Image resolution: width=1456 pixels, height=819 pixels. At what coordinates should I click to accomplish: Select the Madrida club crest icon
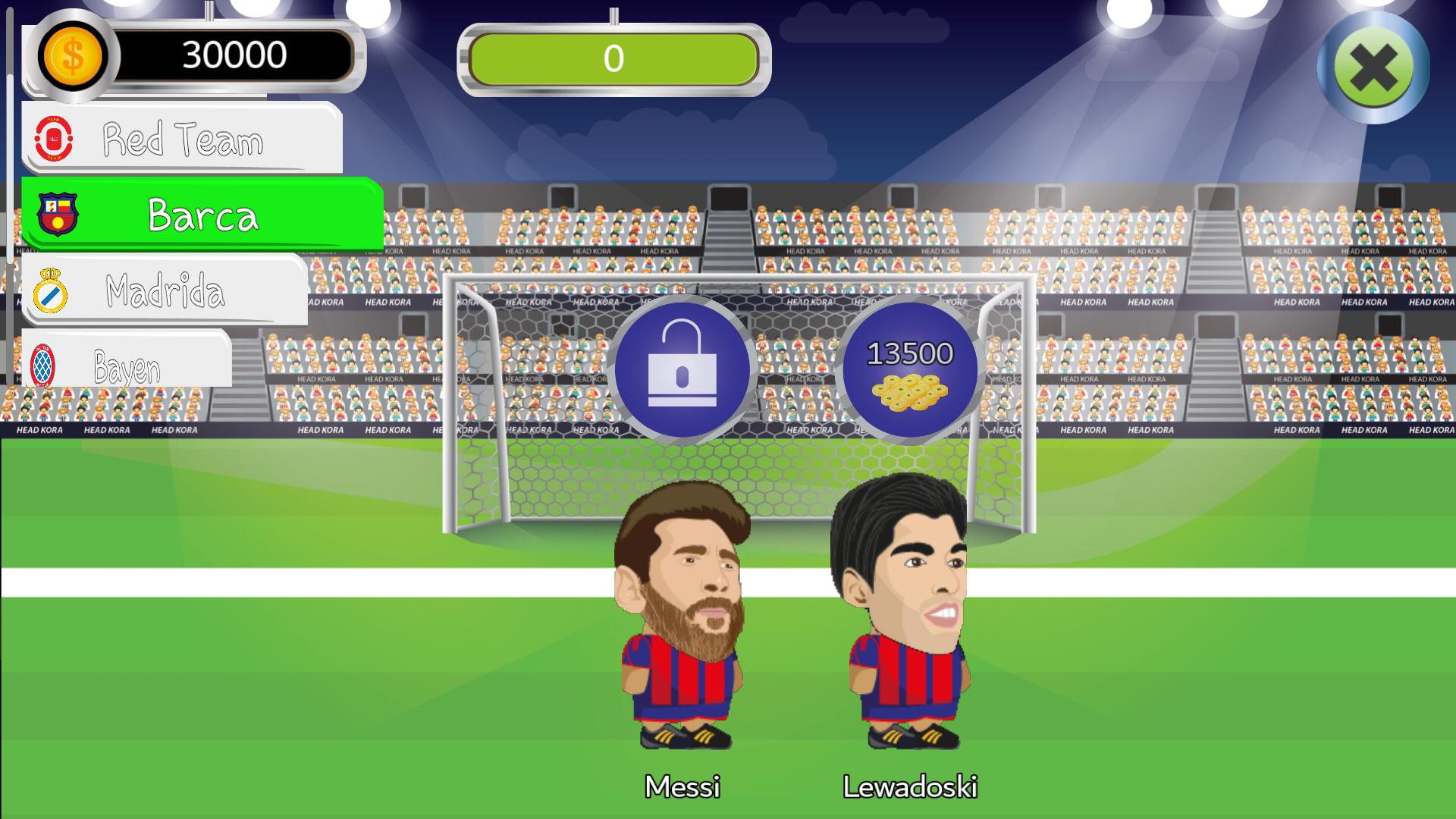click(x=50, y=289)
